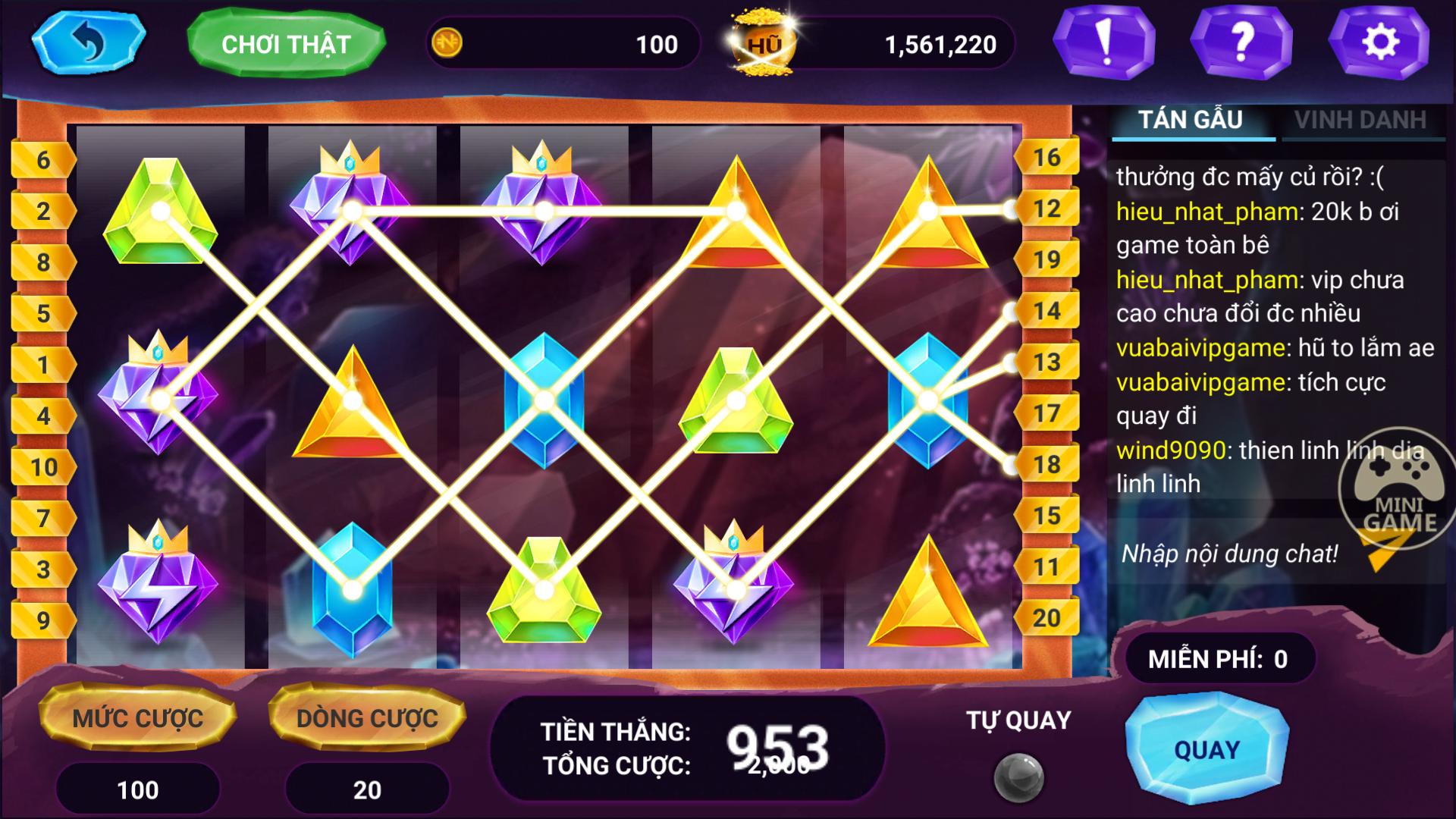Switch to the VINH DANH tab
This screenshot has width=1456, height=819.
(1363, 120)
